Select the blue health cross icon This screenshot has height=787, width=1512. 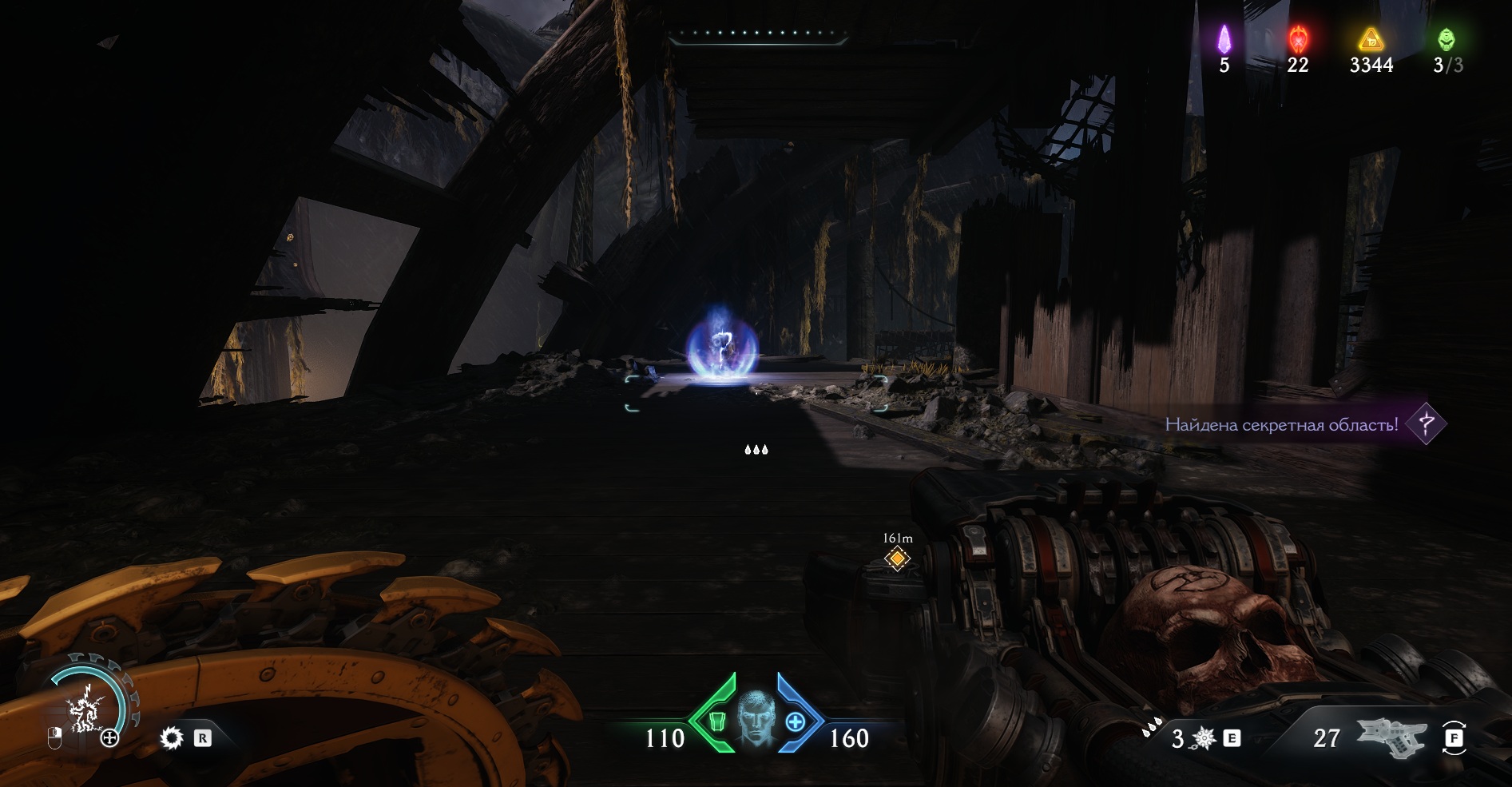(796, 722)
